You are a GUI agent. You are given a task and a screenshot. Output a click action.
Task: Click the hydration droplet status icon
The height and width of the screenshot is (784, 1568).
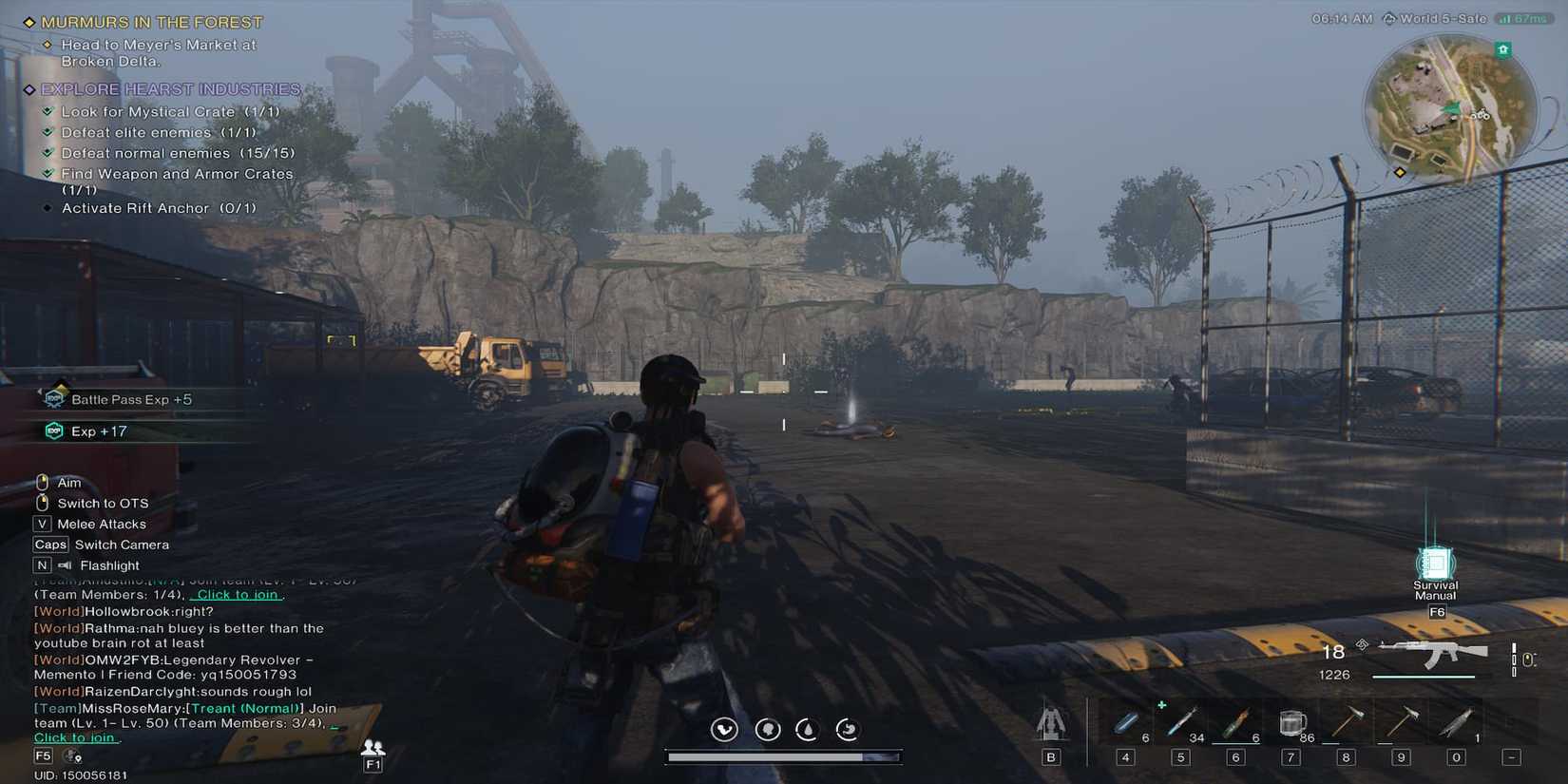(808, 729)
